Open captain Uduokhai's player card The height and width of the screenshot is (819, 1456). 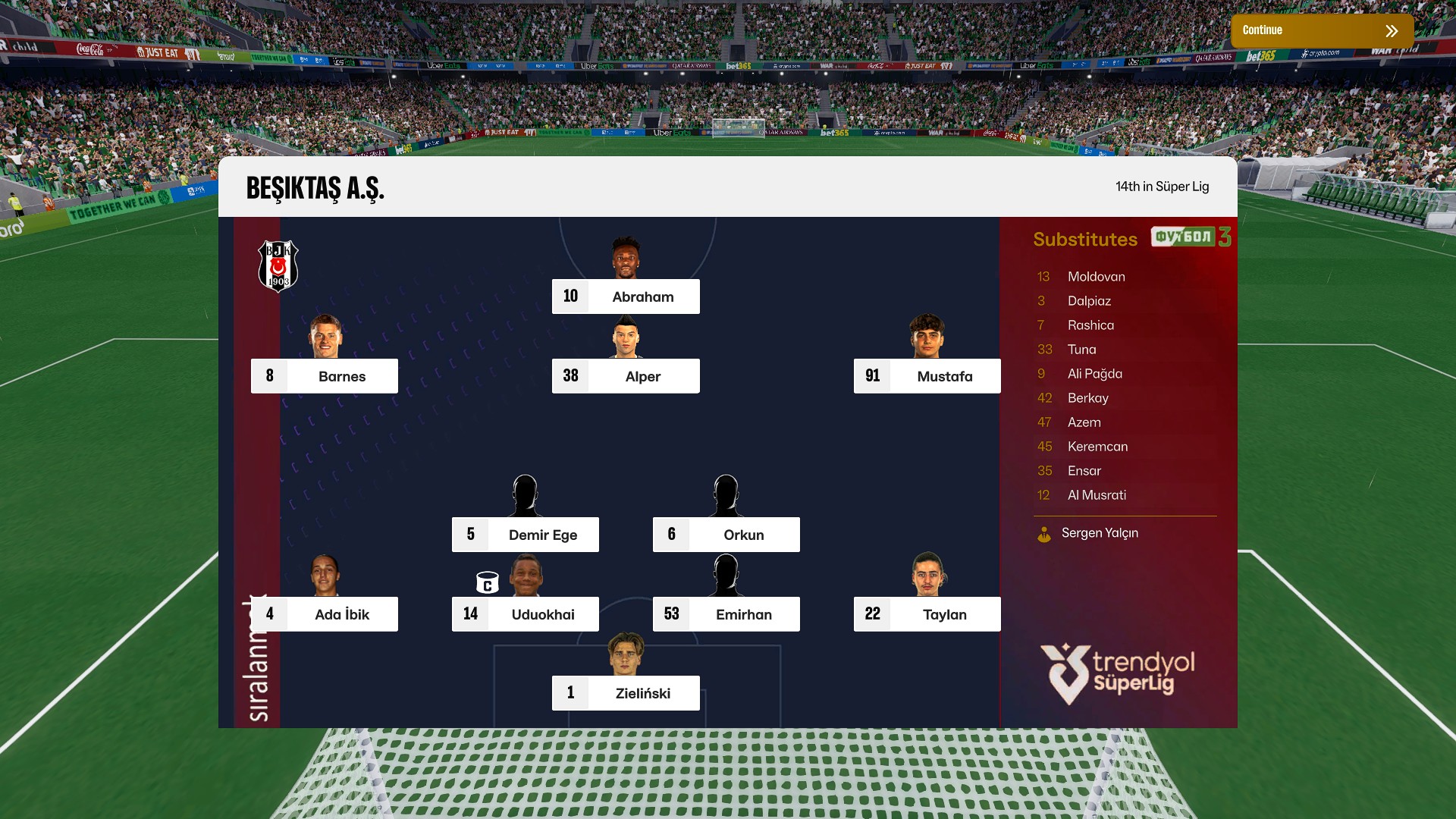click(x=525, y=614)
